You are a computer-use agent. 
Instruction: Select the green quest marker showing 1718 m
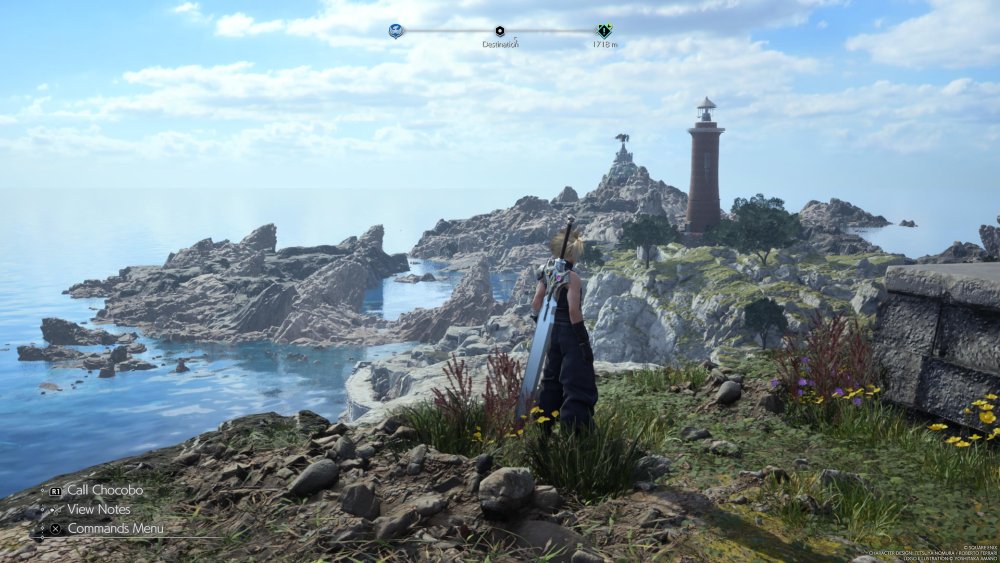click(x=604, y=31)
